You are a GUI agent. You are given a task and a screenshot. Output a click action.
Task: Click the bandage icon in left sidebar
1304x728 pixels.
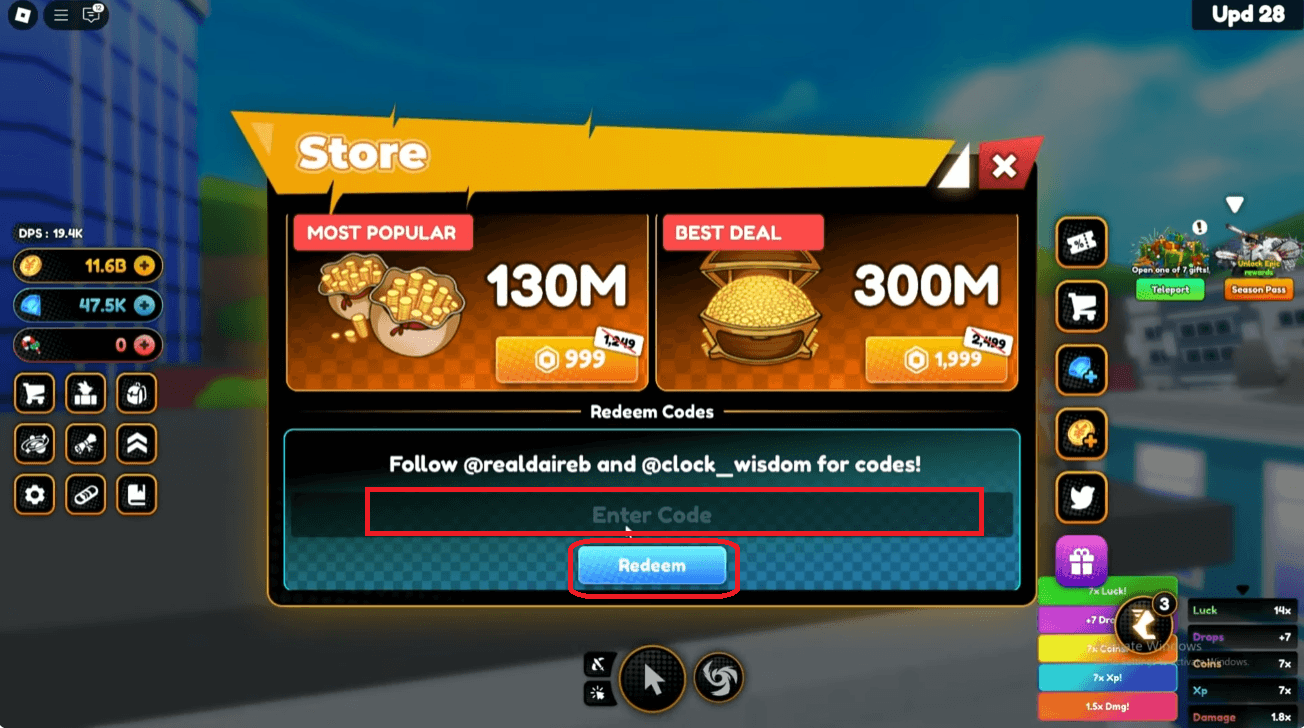pos(85,495)
